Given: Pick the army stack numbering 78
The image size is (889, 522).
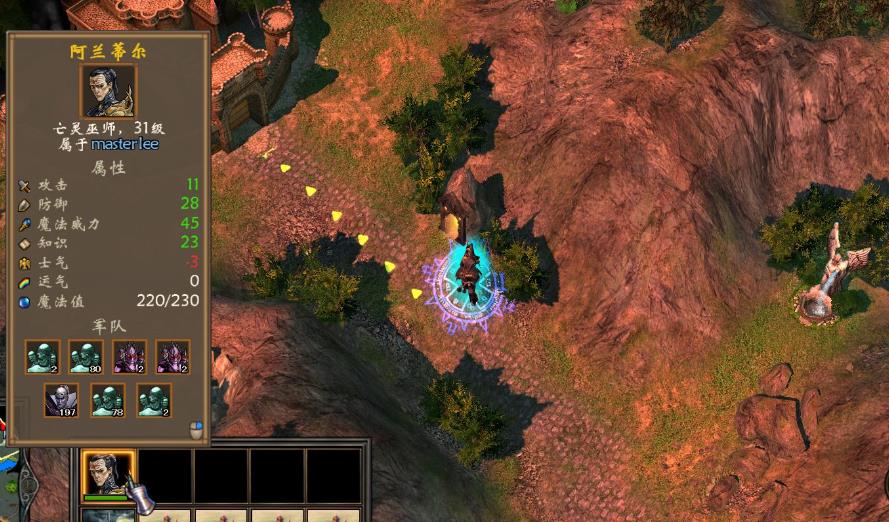Looking at the screenshot, I should [x=108, y=400].
